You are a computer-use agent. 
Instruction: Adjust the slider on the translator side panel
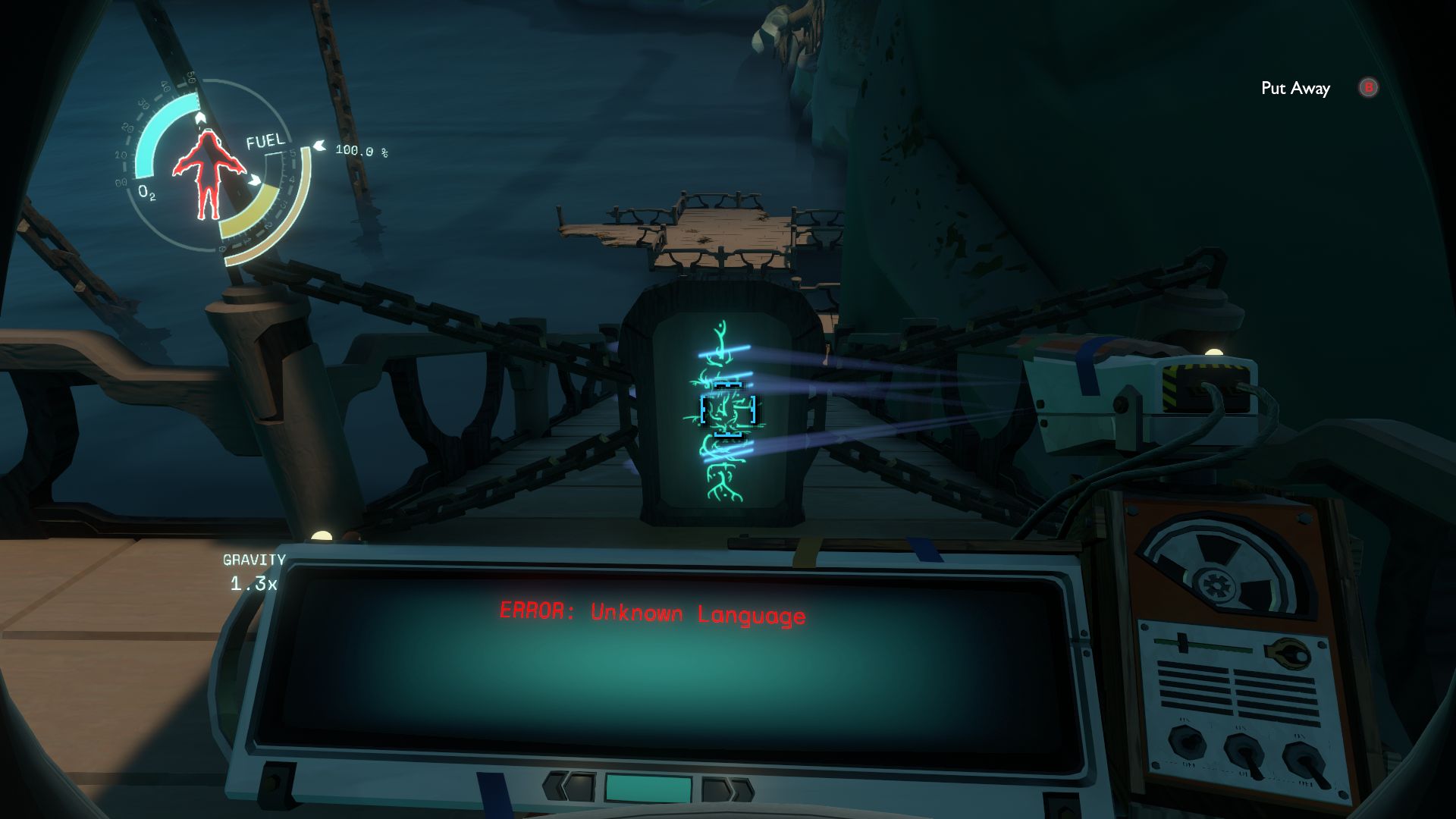click(1181, 643)
